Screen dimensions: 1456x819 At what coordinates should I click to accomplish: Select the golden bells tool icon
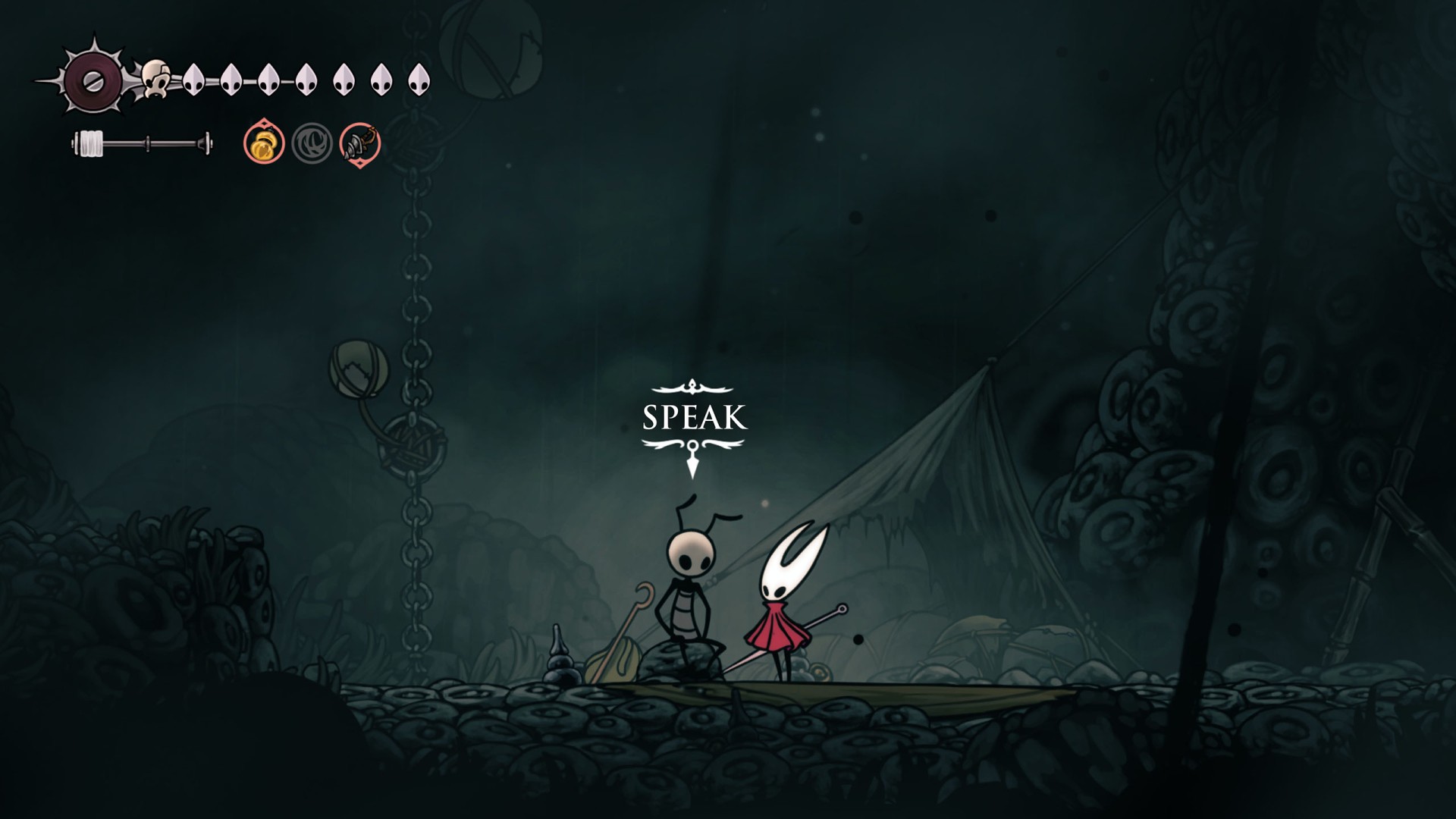tap(264, 143)
